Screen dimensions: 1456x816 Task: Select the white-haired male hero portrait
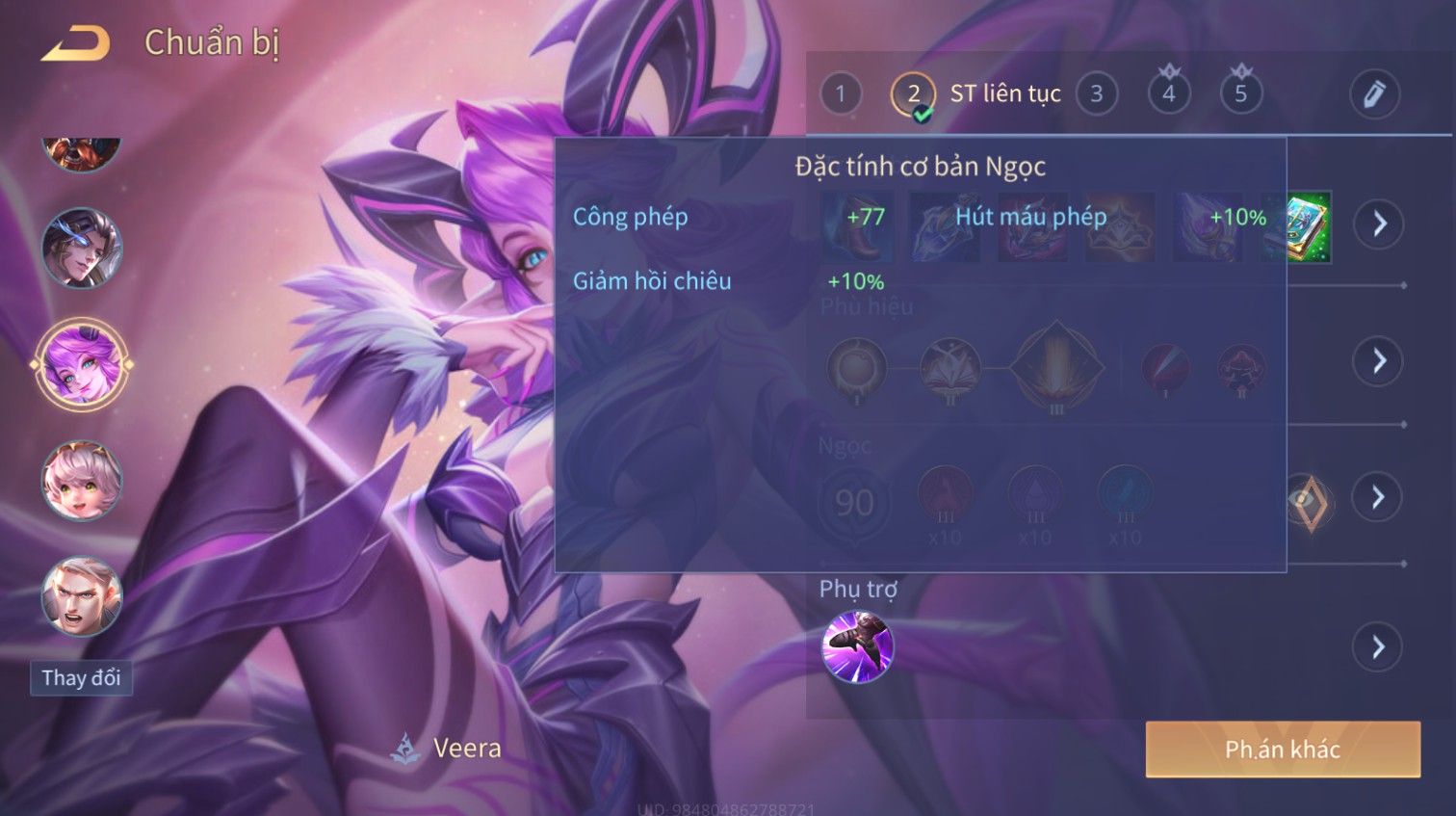coord(82,596)
